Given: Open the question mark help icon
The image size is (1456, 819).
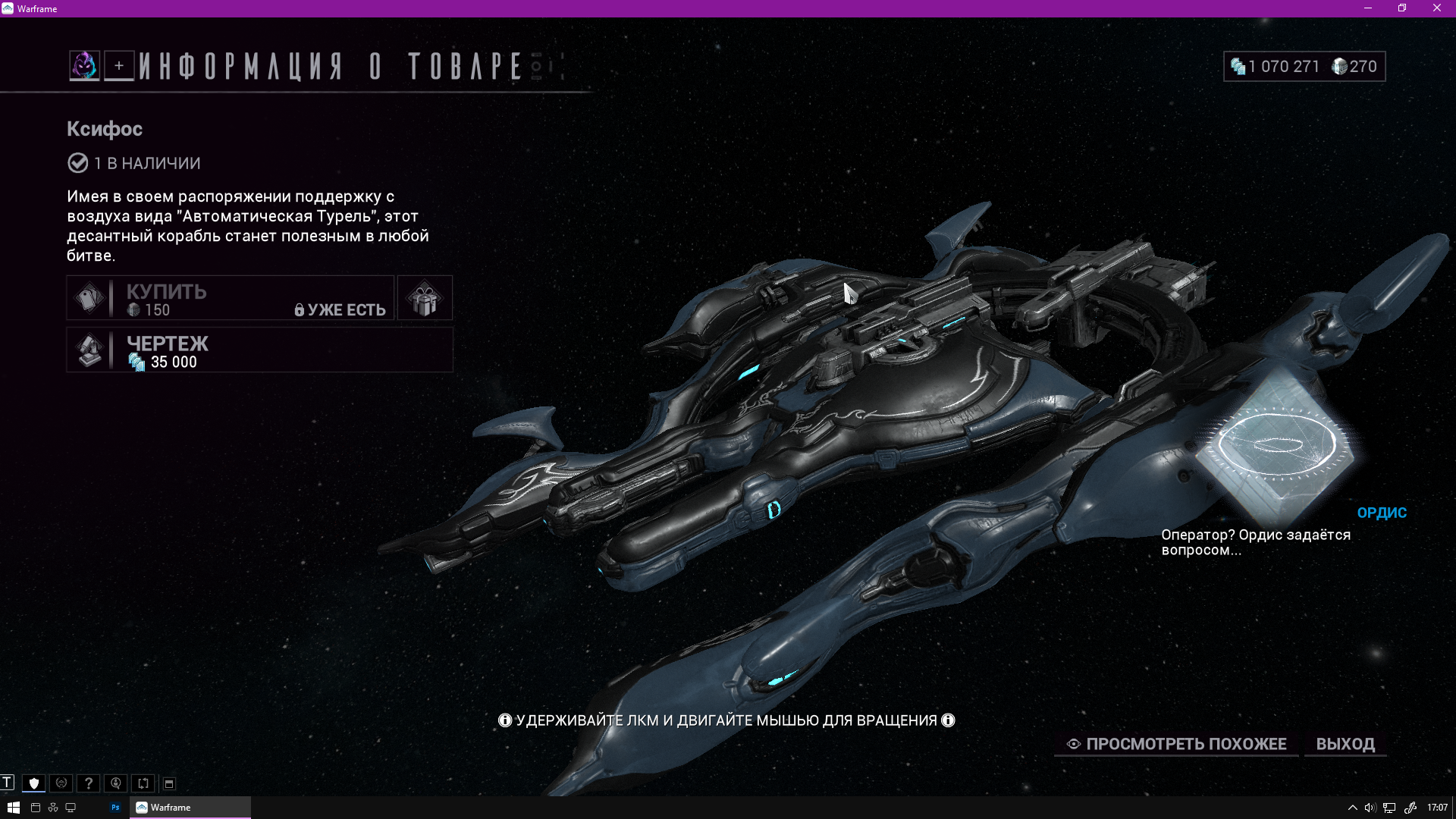Looking at the screenshot, I should [x=89, y=783].
